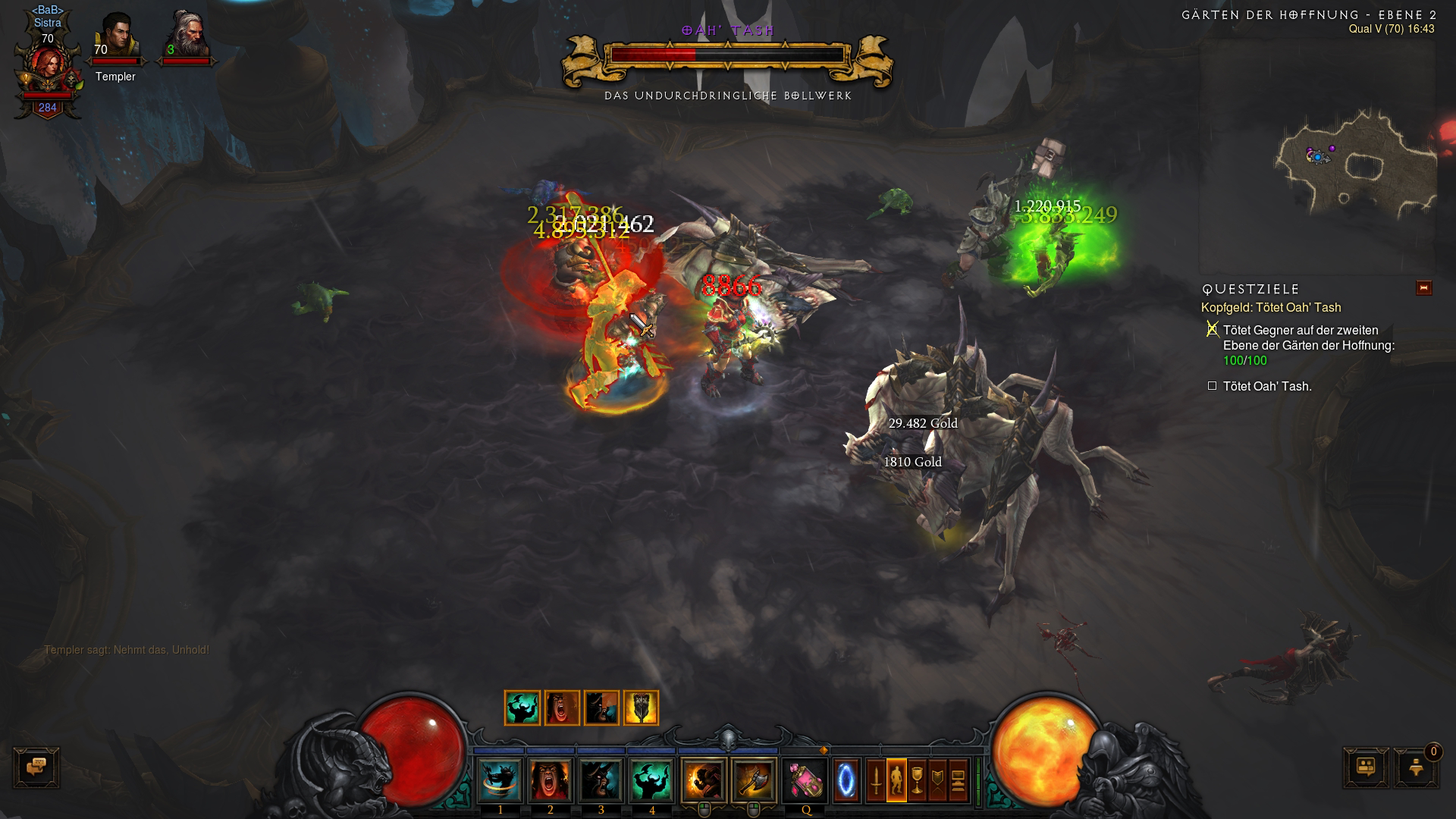
Task: Open the chat speech bubble button
Action: click(36, 767)
